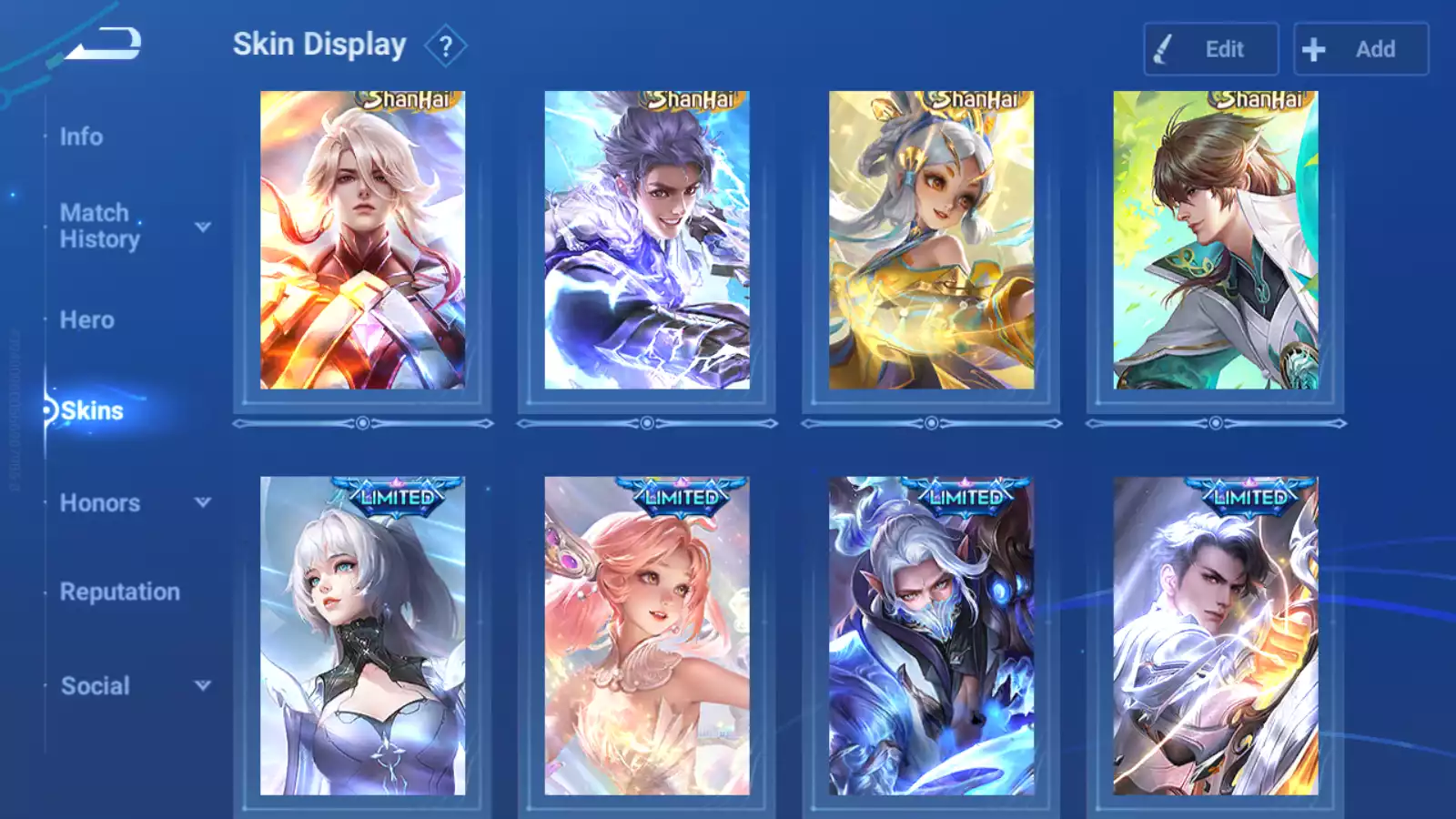Image resolution: width=1456 pixels, height=819 pixels.
Task: Go to the Reputation tab
Action: (x=119, y=591)
